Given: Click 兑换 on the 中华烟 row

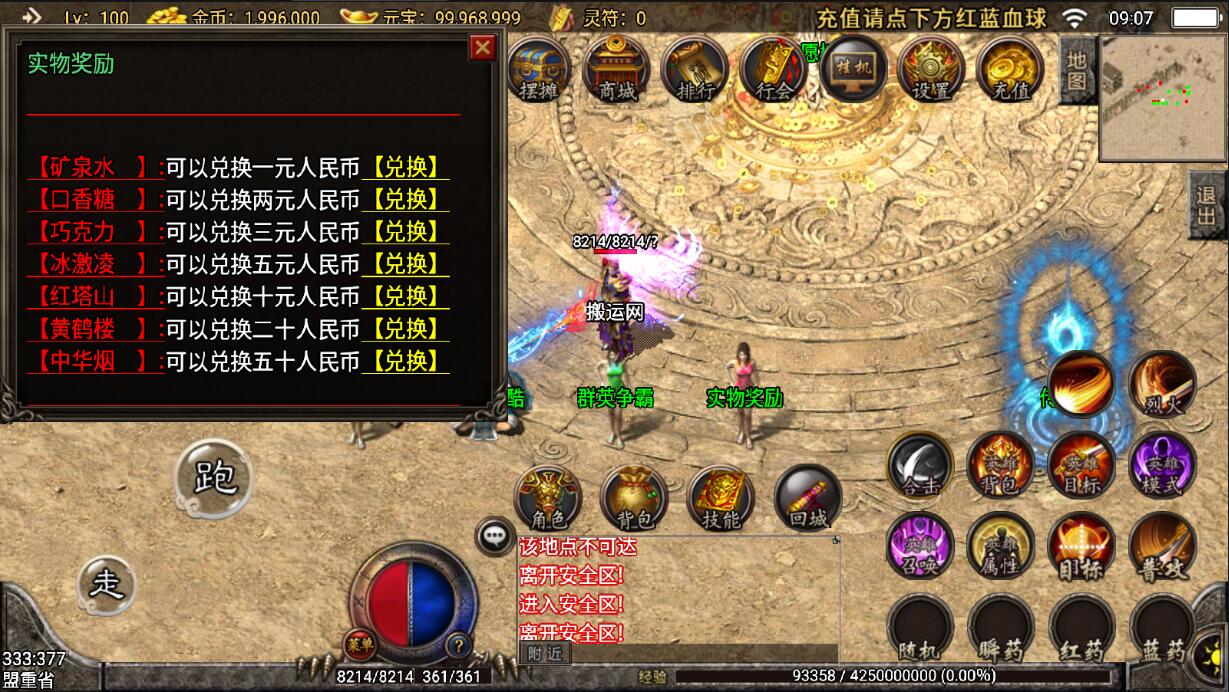Looking at the screenshot, I should [x=406, y=360].
